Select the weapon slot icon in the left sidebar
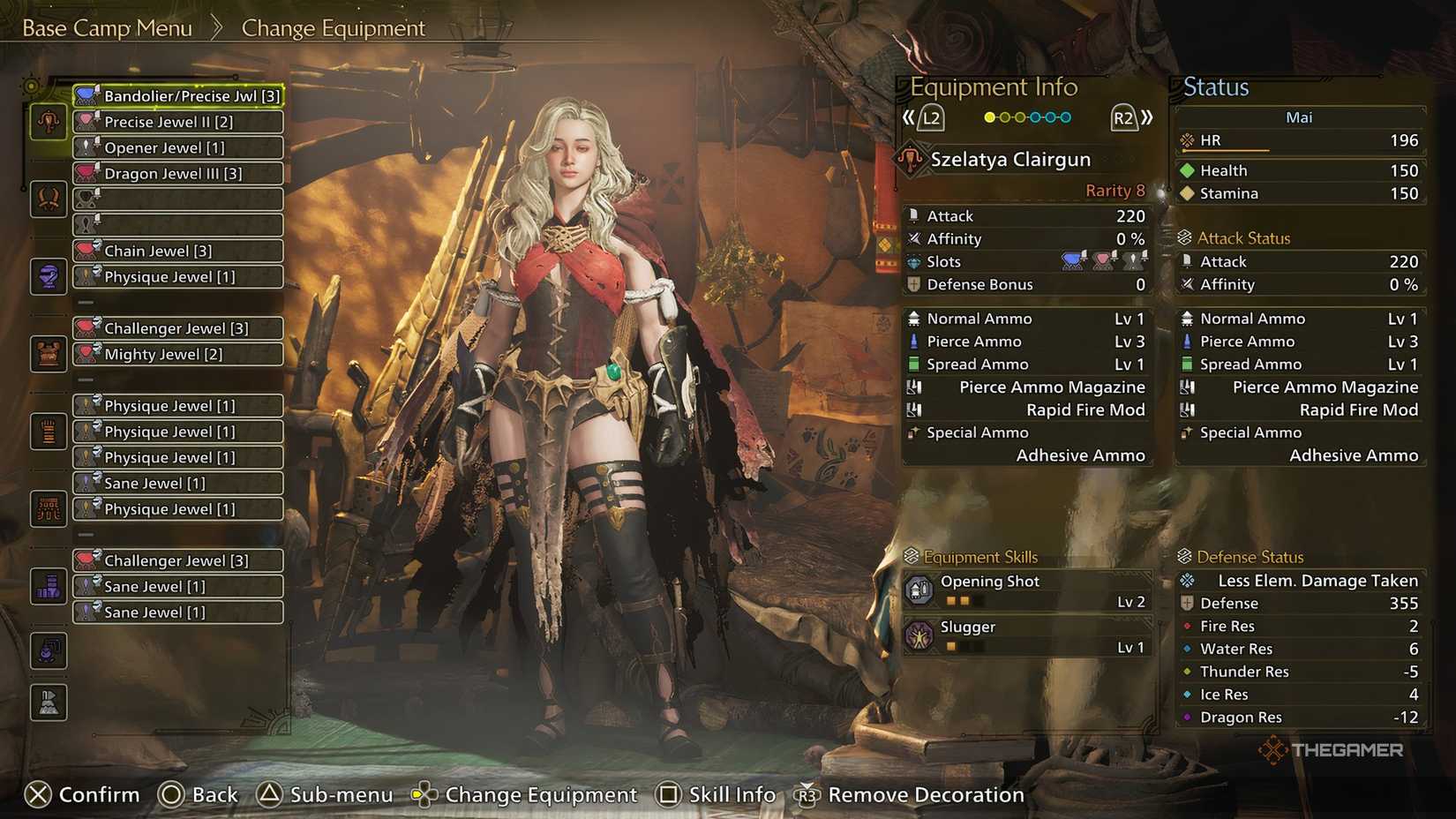1456x819 pixels. 48,122
